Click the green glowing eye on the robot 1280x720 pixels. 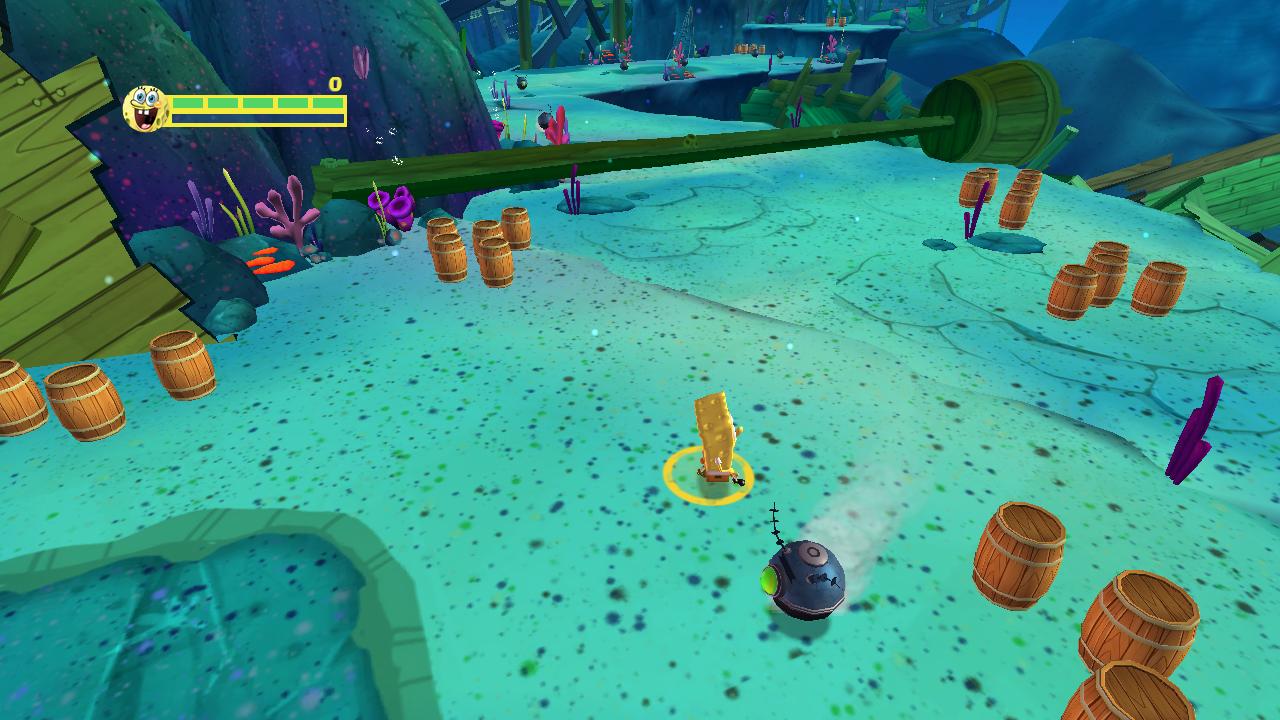pos(768,577)
